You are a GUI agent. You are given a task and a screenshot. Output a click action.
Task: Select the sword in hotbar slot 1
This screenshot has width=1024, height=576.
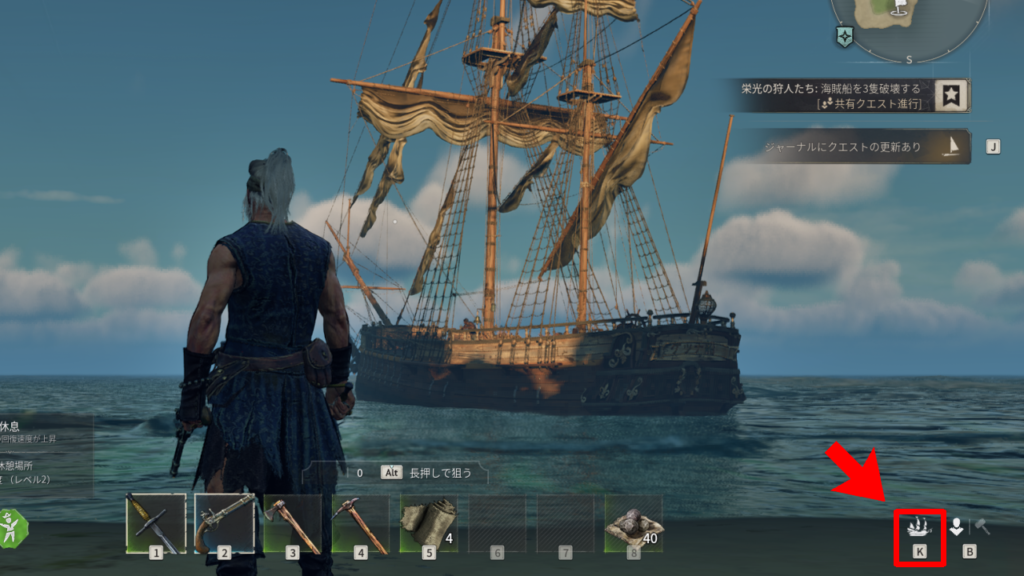(156, 523)
